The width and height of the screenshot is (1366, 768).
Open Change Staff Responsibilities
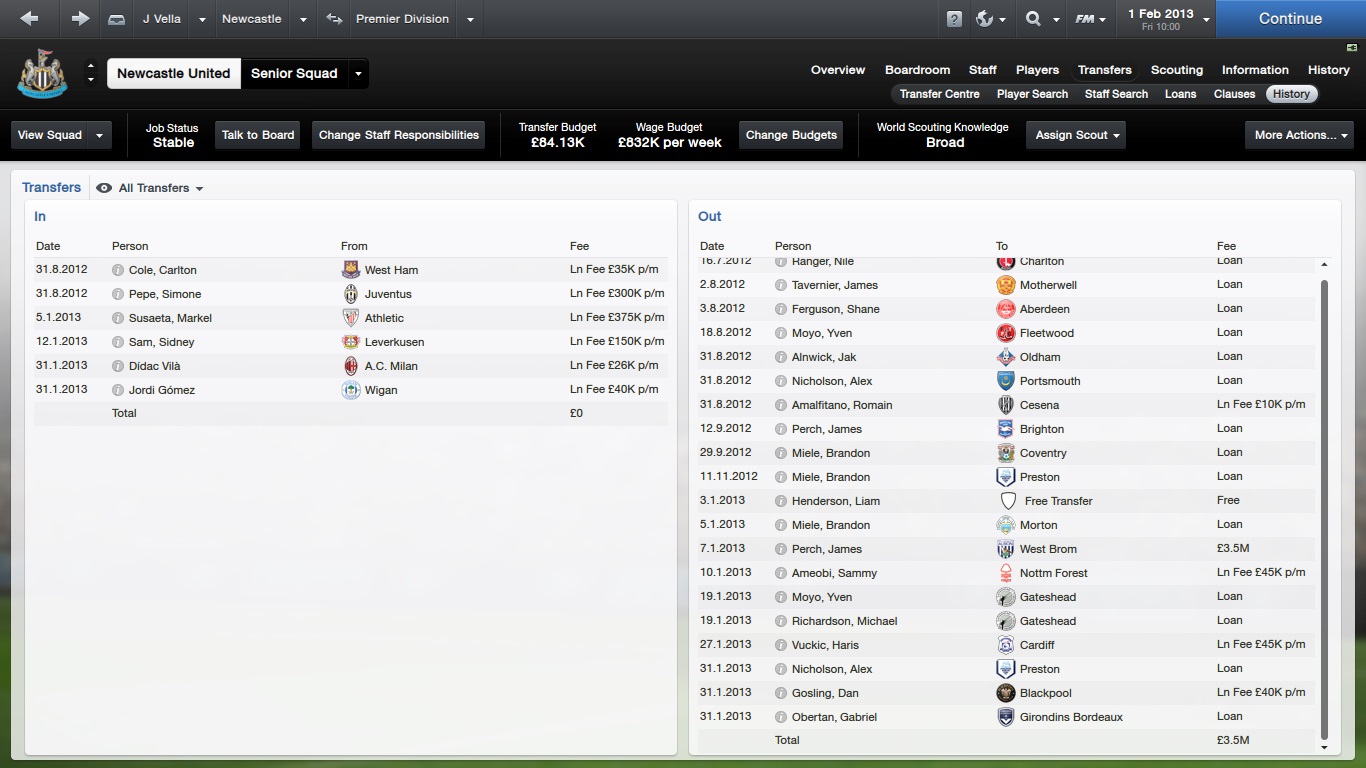point(399,135)
